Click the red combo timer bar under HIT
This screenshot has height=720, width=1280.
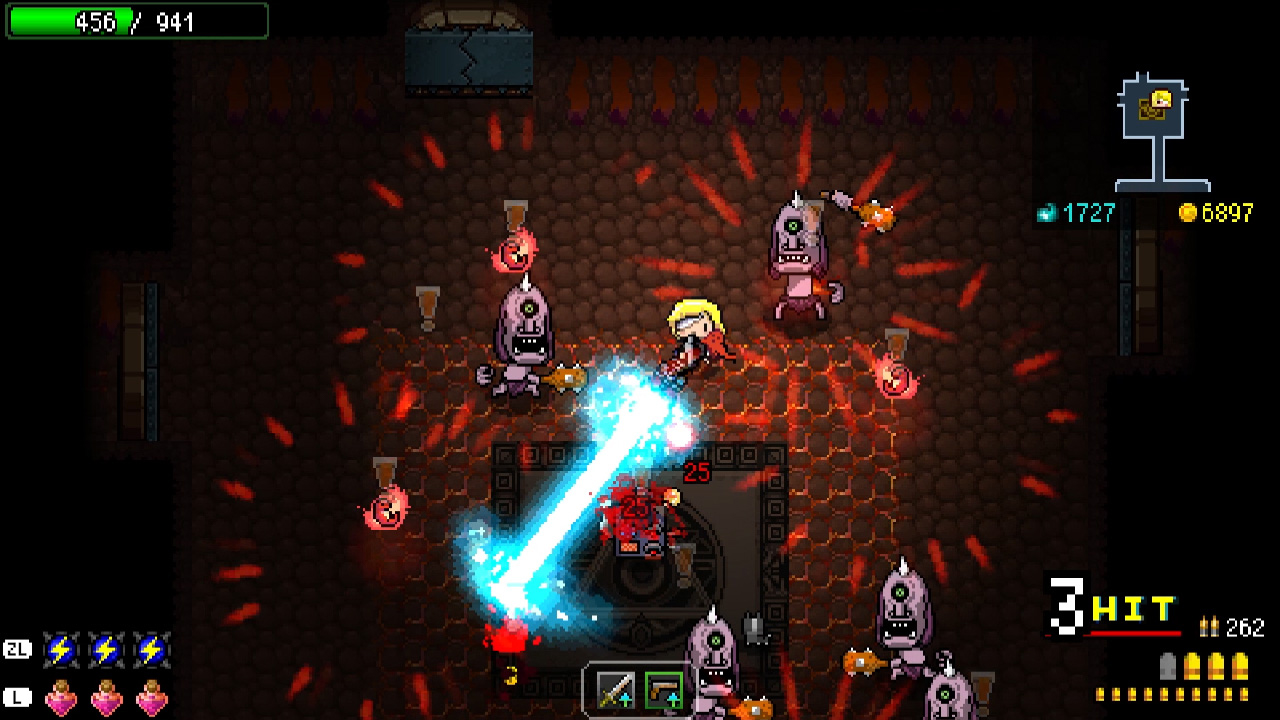tap(1135, 632)
